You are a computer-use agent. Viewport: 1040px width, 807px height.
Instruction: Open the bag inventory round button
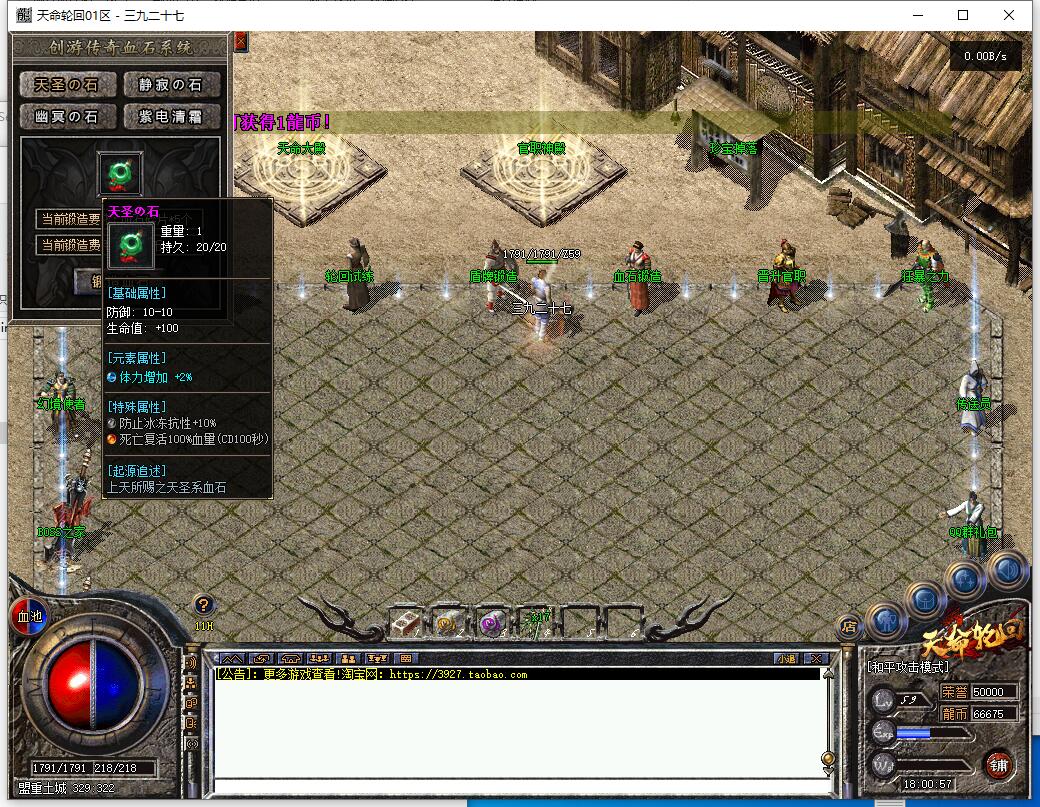[927, 600]
